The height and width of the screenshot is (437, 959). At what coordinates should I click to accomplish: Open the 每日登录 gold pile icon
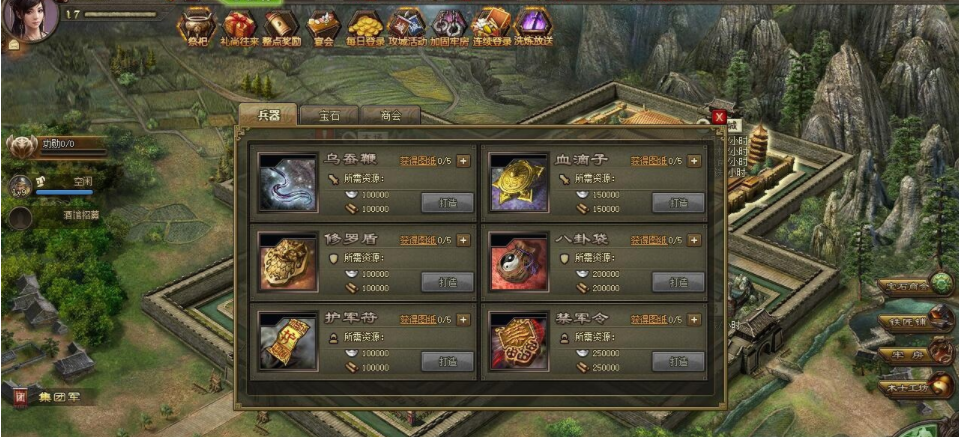click(x=365, y=26)
